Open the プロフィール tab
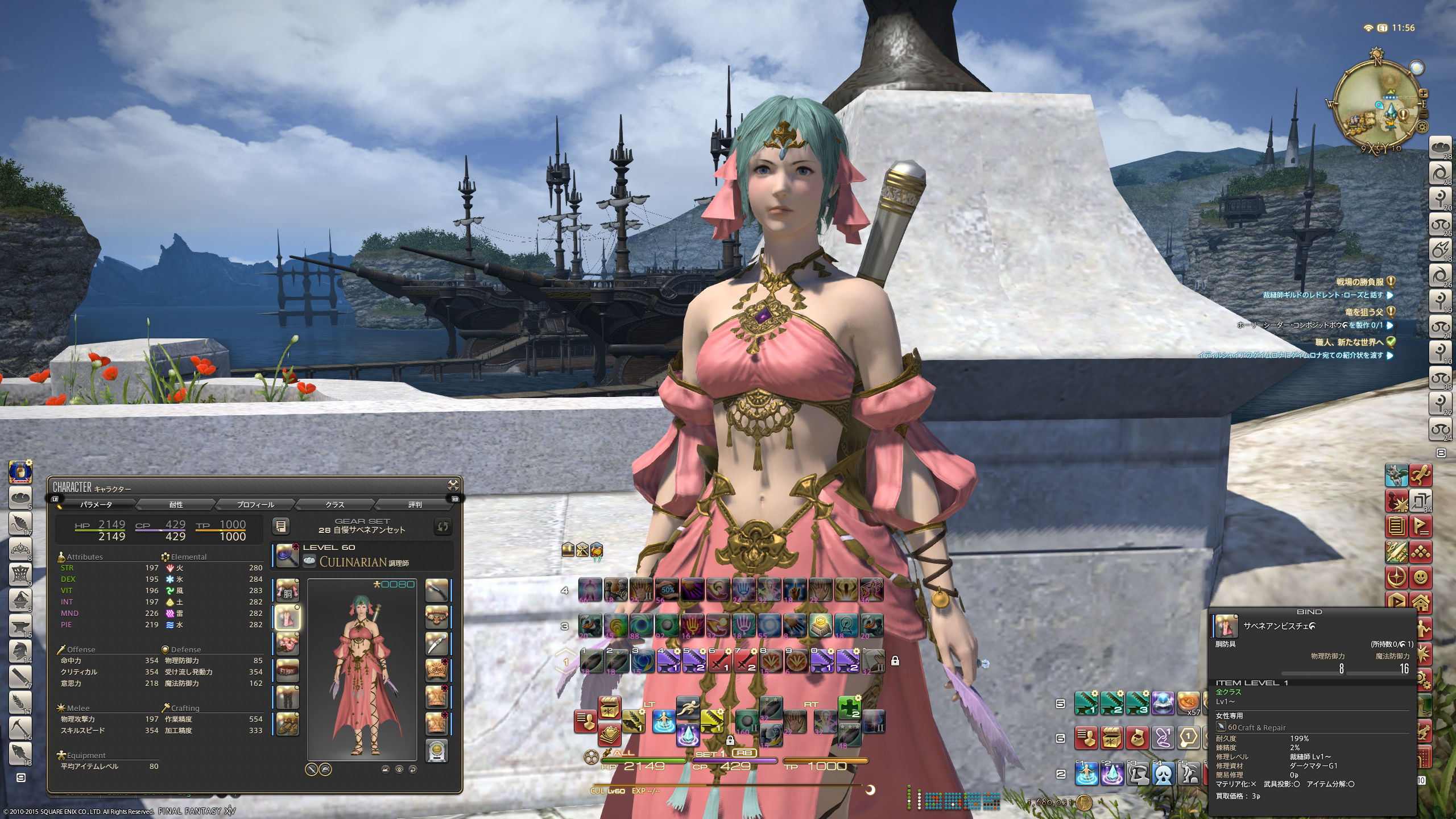 pyautogui.click(x=255, y=504)
